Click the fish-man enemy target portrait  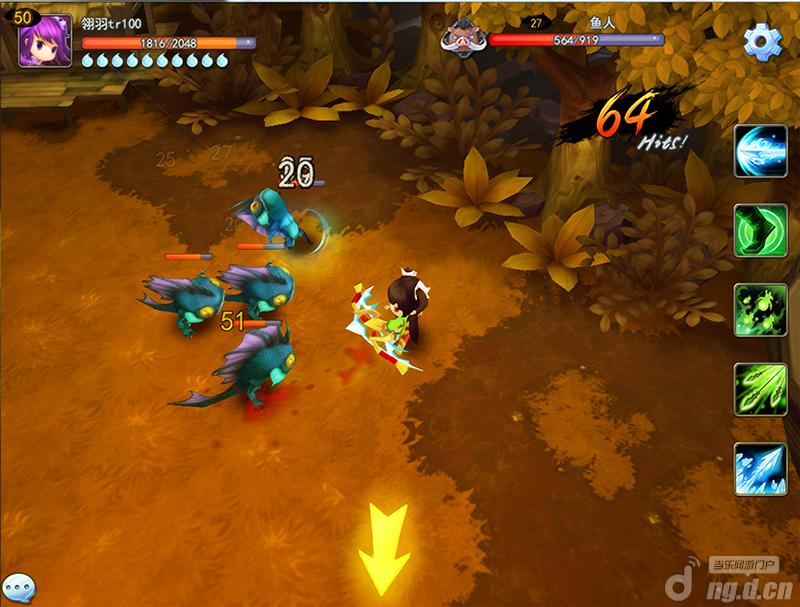[465, 38]
